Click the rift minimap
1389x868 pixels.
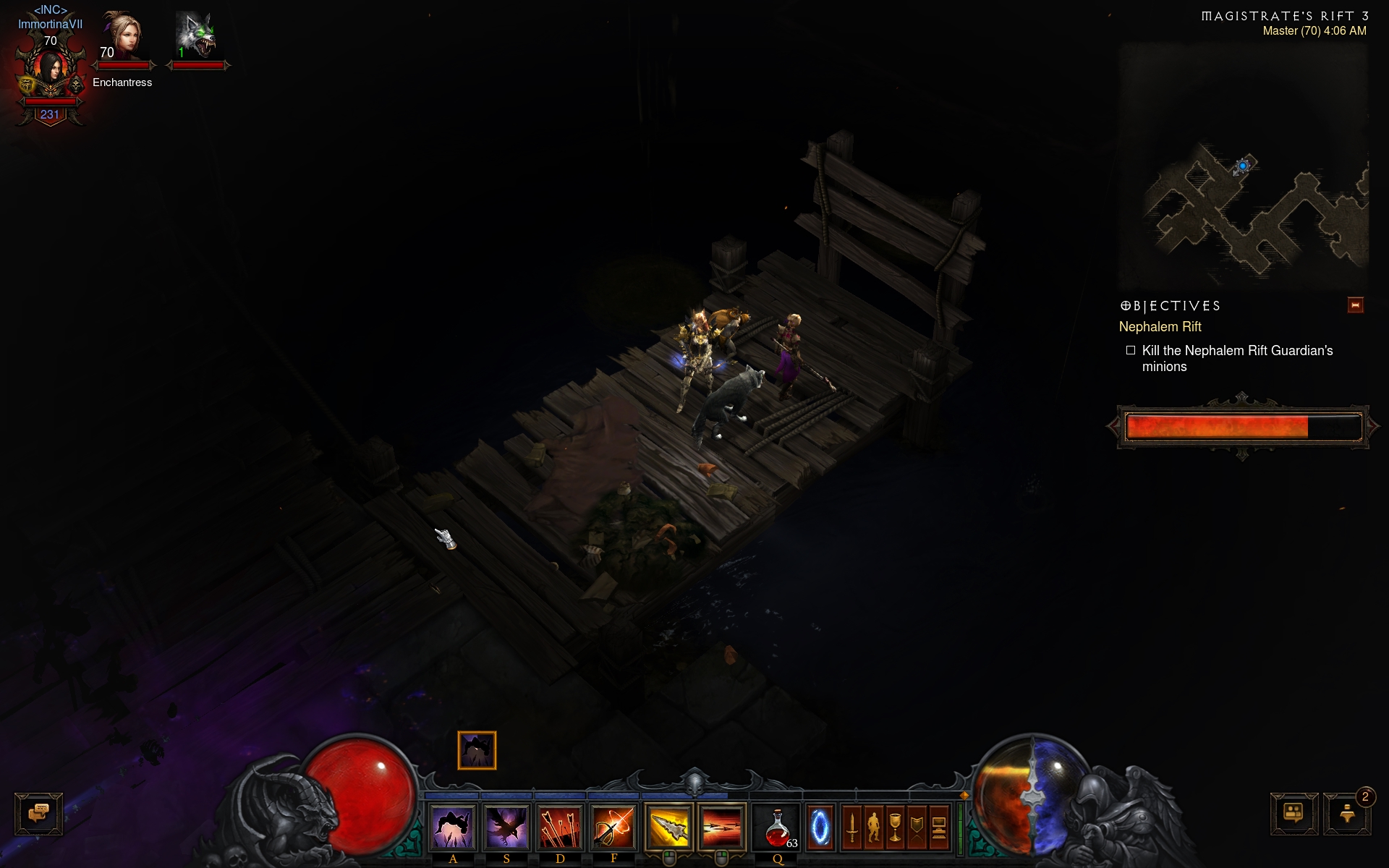point(1243,166)
